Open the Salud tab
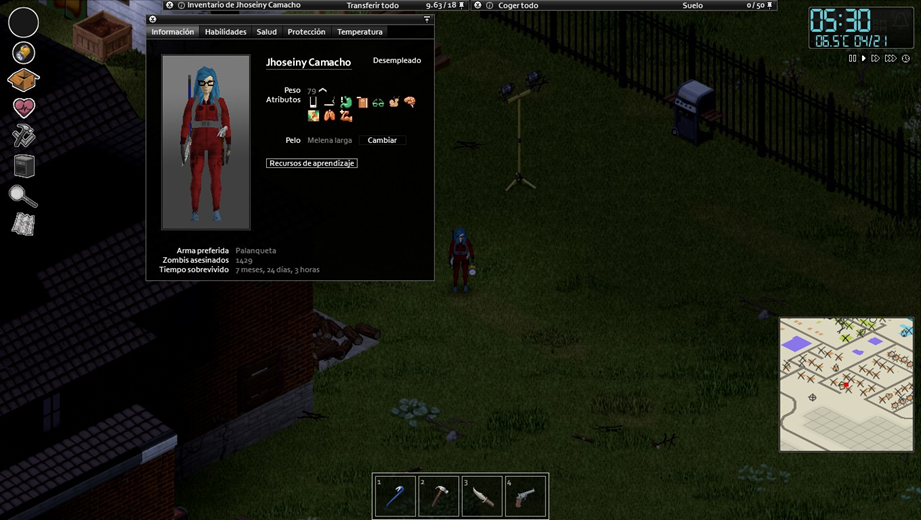 coord(266,32)
